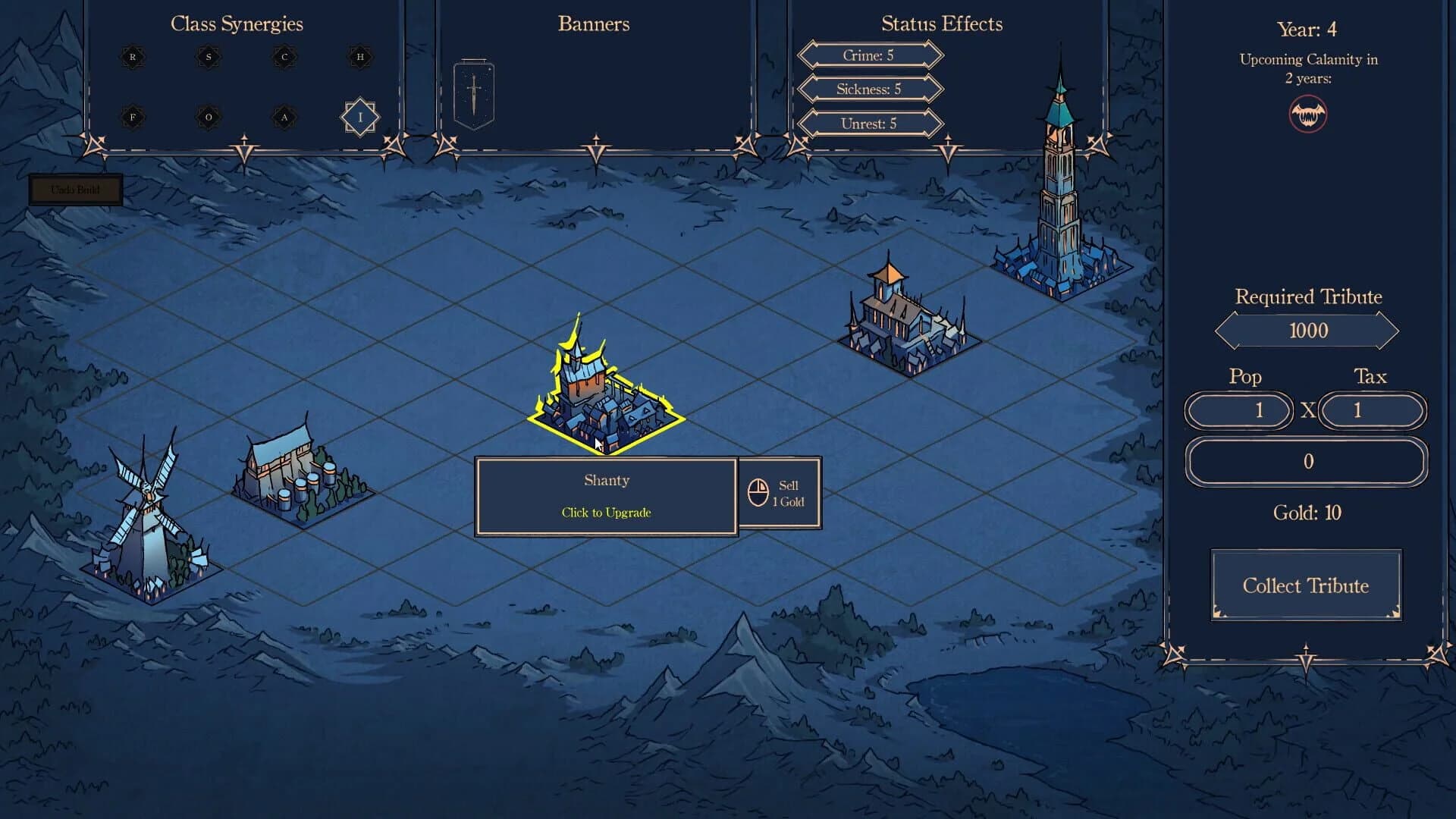Click the Collect Tribute button
1456x819 pixels.
1306,585
